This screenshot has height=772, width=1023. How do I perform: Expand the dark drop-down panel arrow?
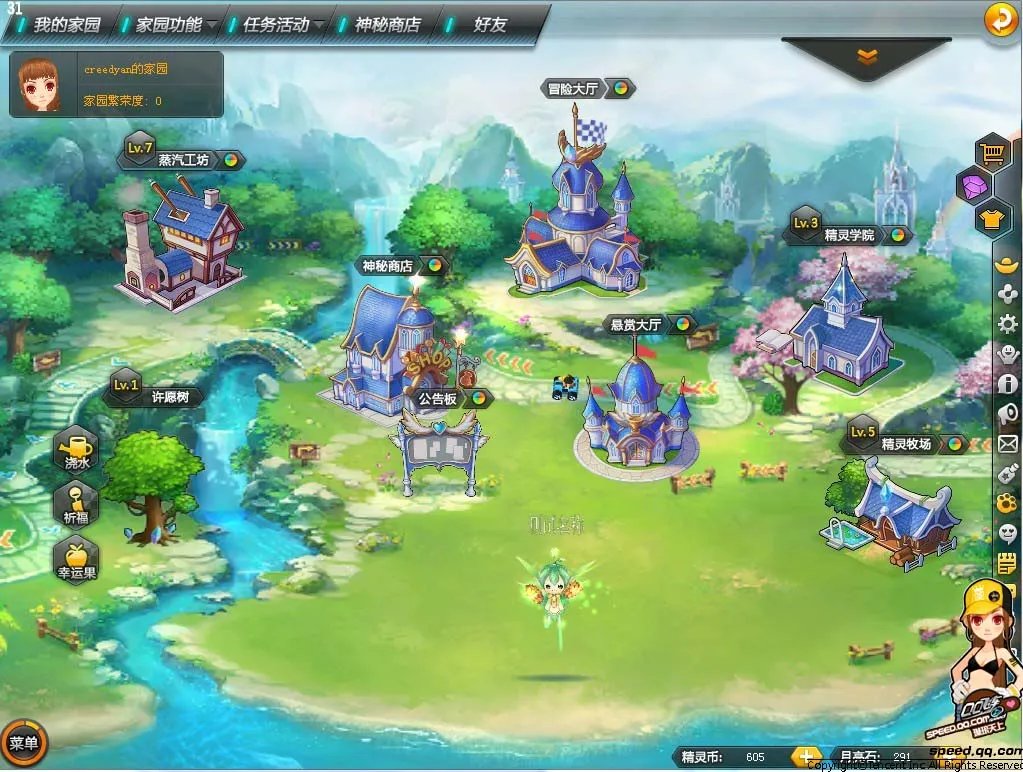866,58
